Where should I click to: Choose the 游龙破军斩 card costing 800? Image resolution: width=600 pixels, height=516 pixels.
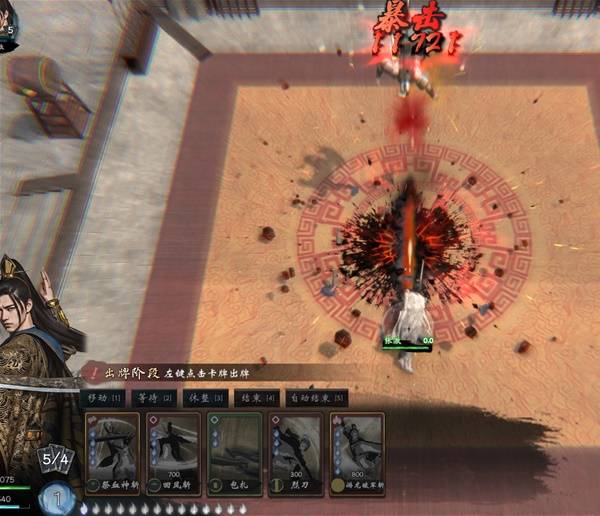pos(357,454)
